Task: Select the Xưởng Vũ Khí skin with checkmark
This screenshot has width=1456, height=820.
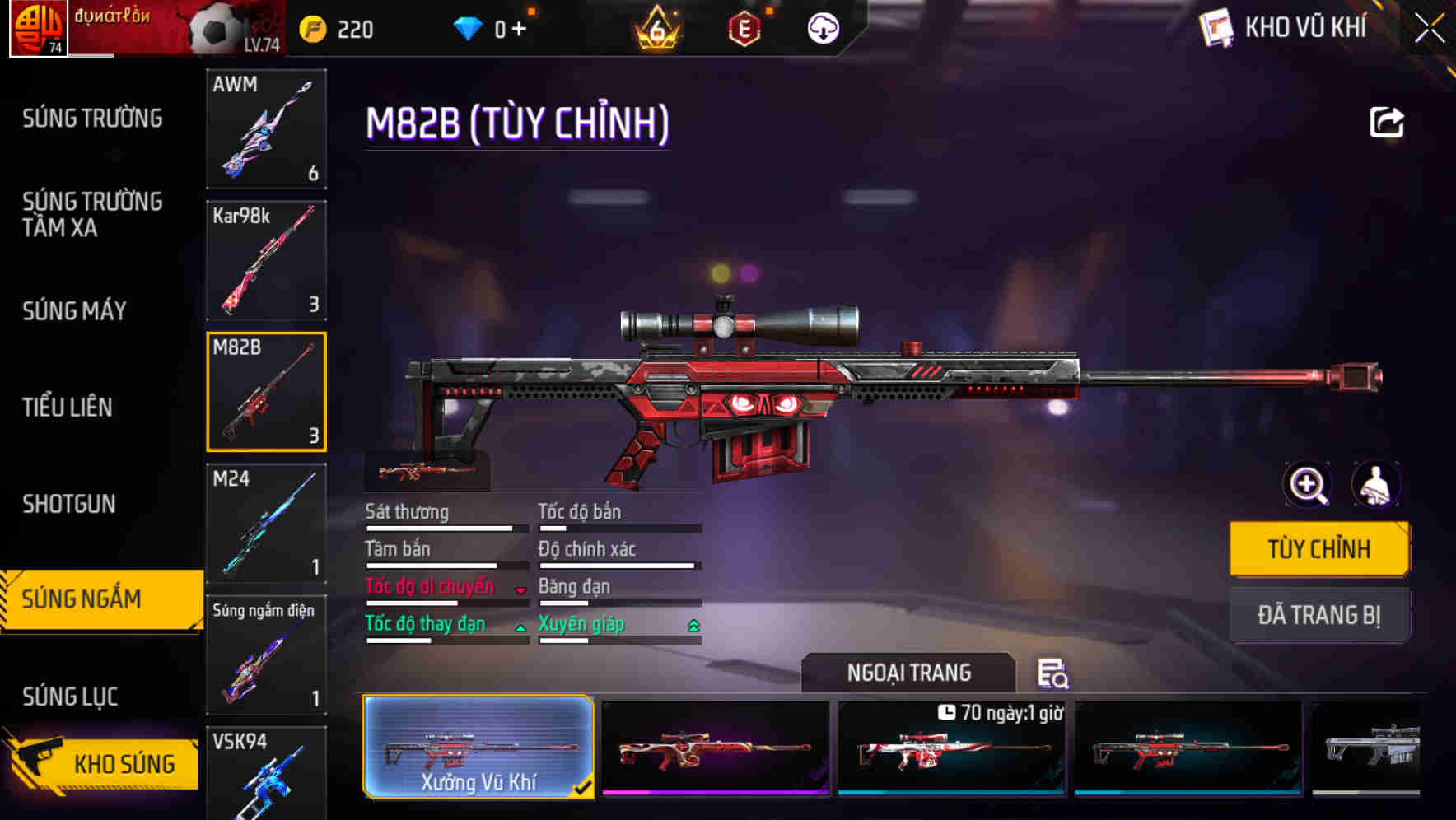Action: click(x=479, y=748)
